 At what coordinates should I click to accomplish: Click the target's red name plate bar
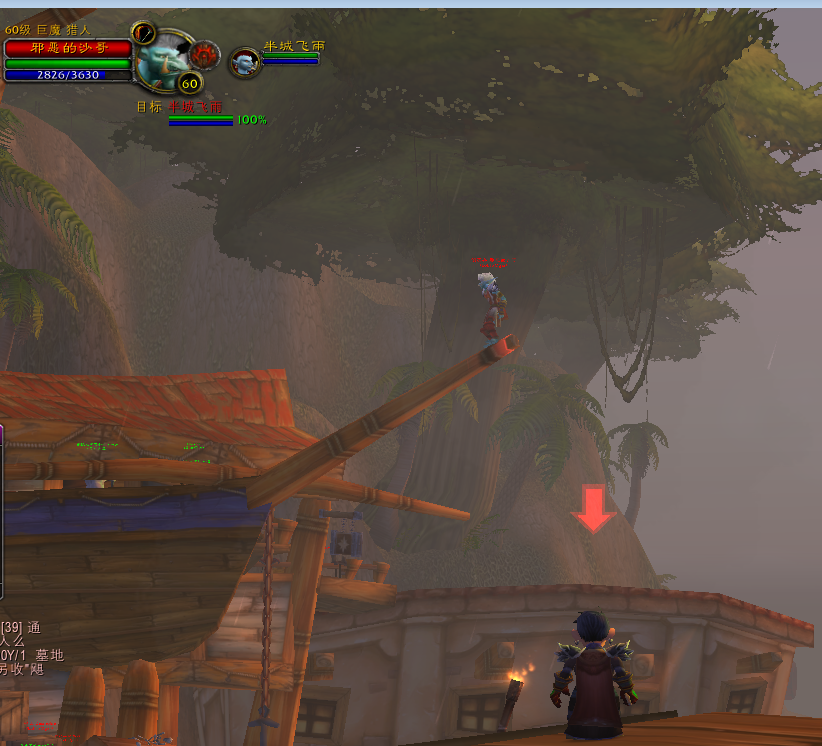68,48
